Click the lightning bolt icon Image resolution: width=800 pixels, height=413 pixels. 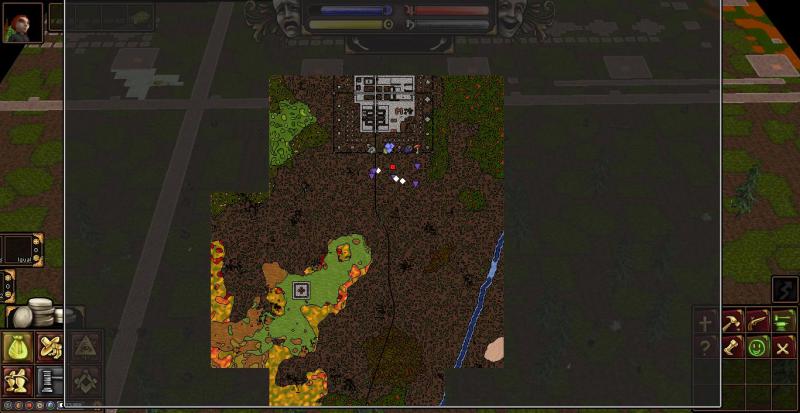(x=784, y=289)
